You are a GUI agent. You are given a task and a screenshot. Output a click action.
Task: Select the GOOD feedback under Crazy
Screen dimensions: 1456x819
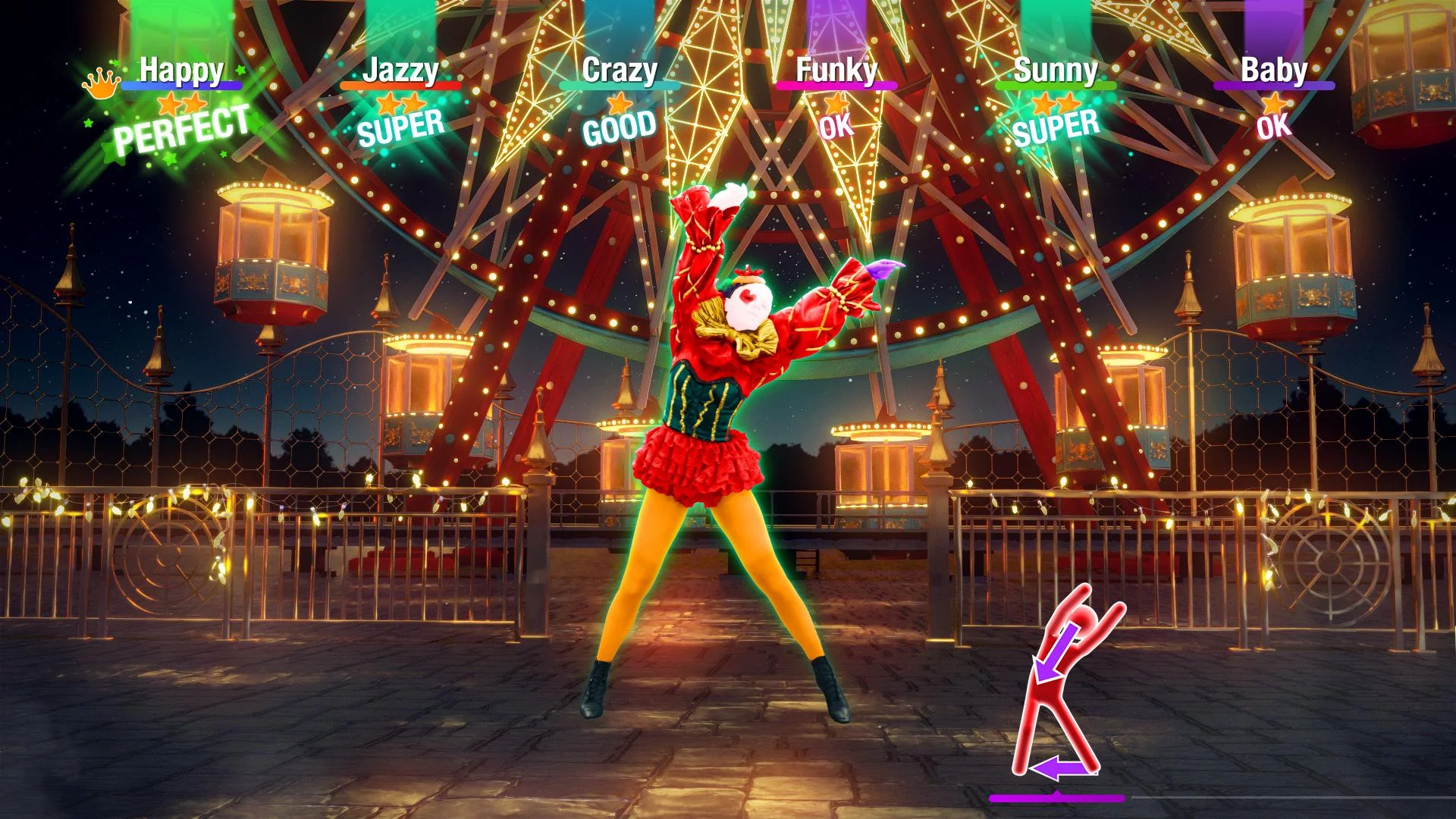(x=620, y=129)
